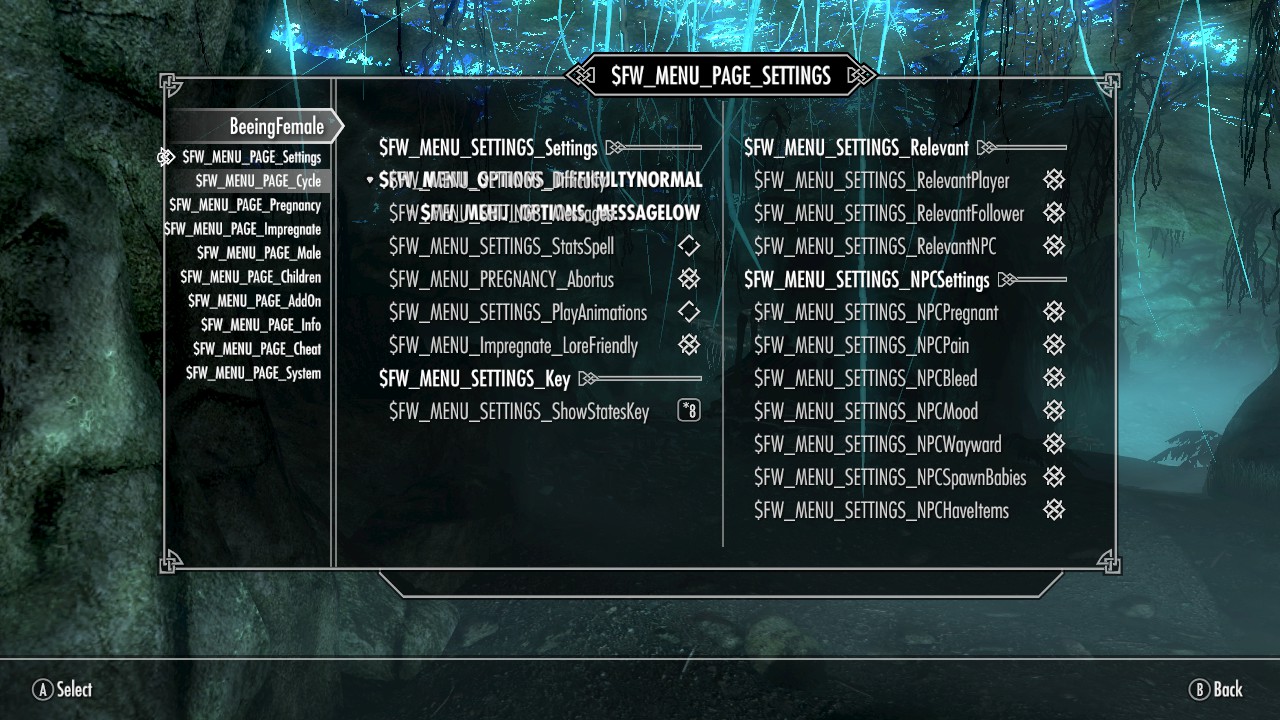Image resolution: width=1280 pixels, height=720 pixels.
Task: Click the cross icon for $FW_MENU_SETTINGS_NPCMood
Action: pos(1054,411)
